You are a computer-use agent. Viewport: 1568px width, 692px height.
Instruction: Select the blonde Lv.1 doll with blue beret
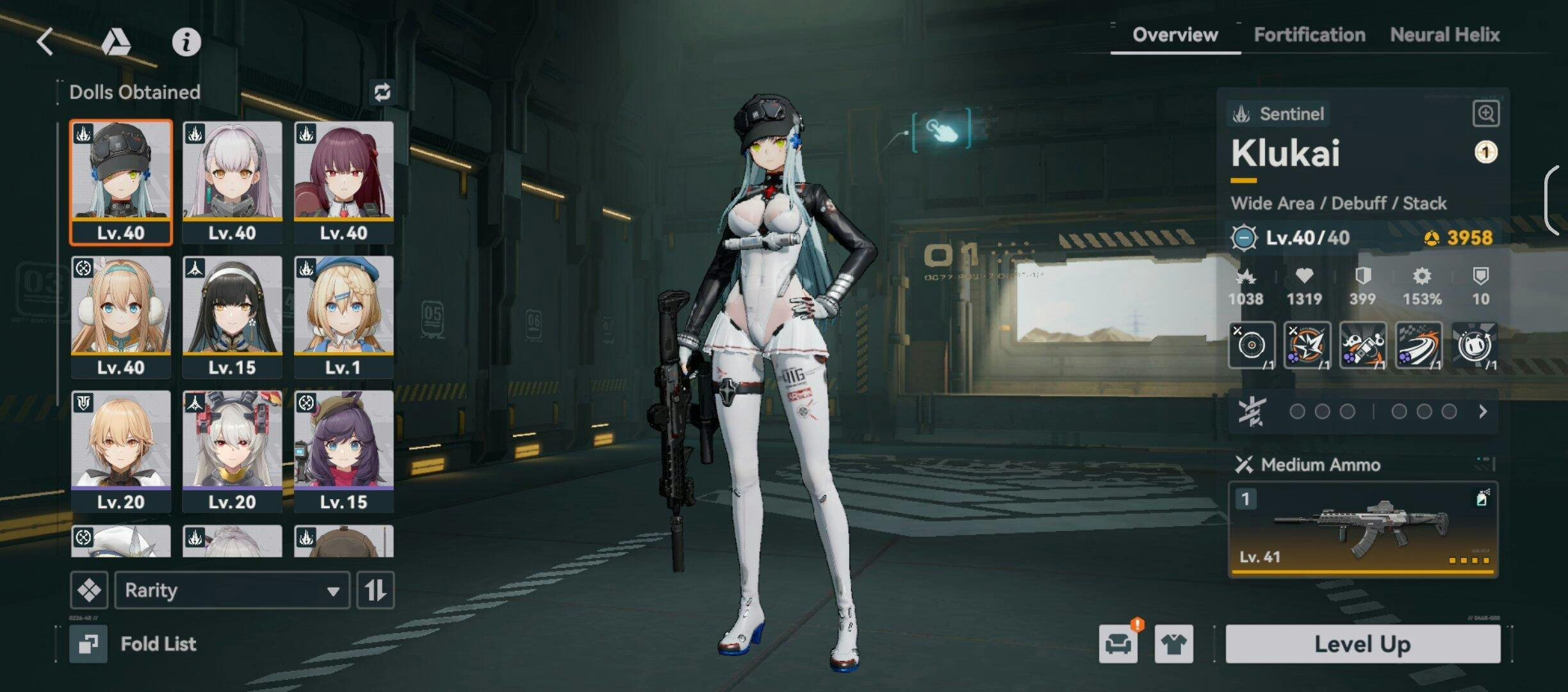(x=344, y=317)
